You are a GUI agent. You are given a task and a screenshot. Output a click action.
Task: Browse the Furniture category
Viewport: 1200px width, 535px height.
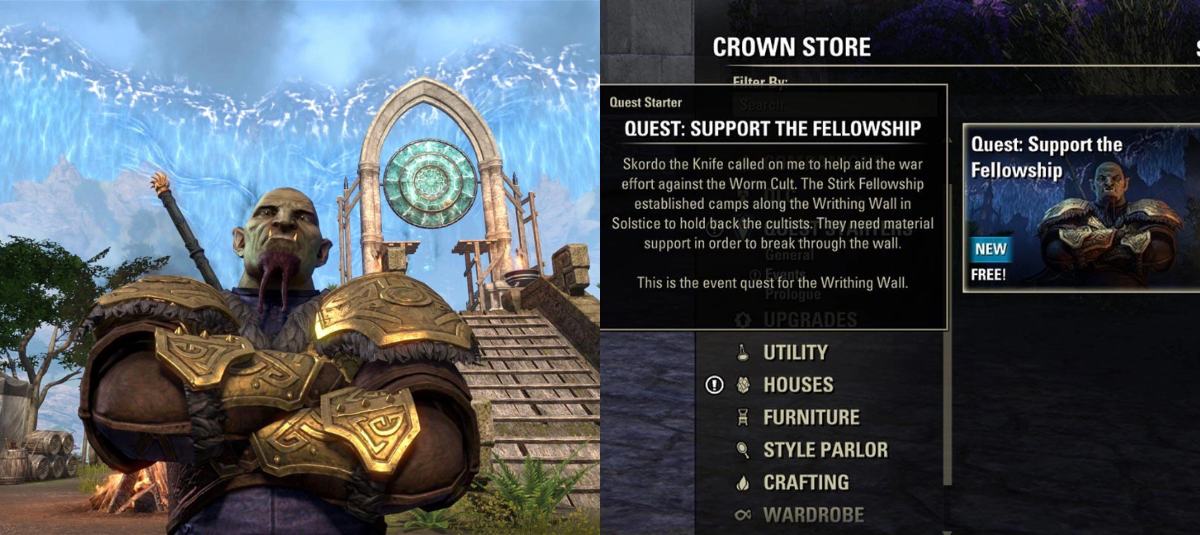point(811,417)
